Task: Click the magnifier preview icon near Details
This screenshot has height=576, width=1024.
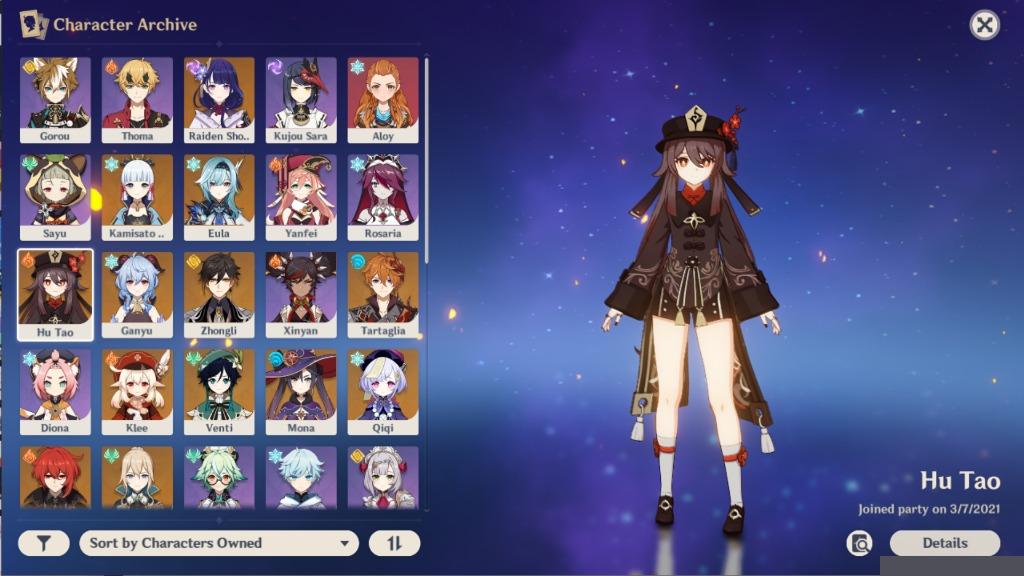Action: coord(859,543)
